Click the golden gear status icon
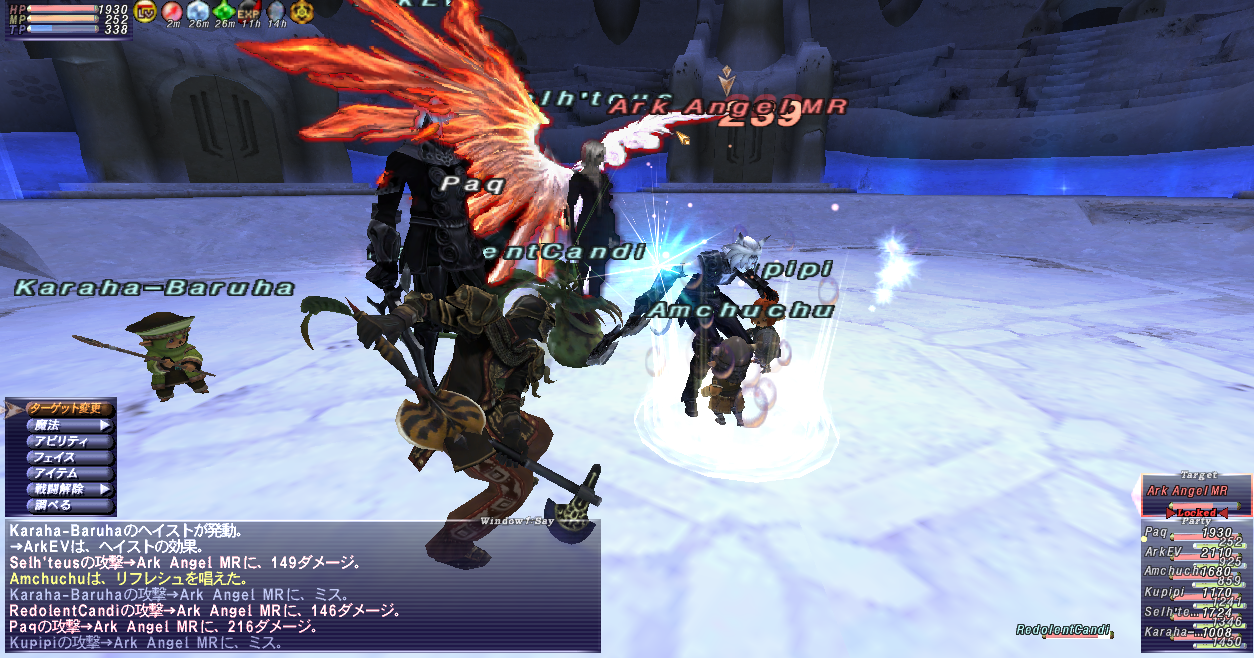Screen dimensions: 1254x658 (301, 11)
